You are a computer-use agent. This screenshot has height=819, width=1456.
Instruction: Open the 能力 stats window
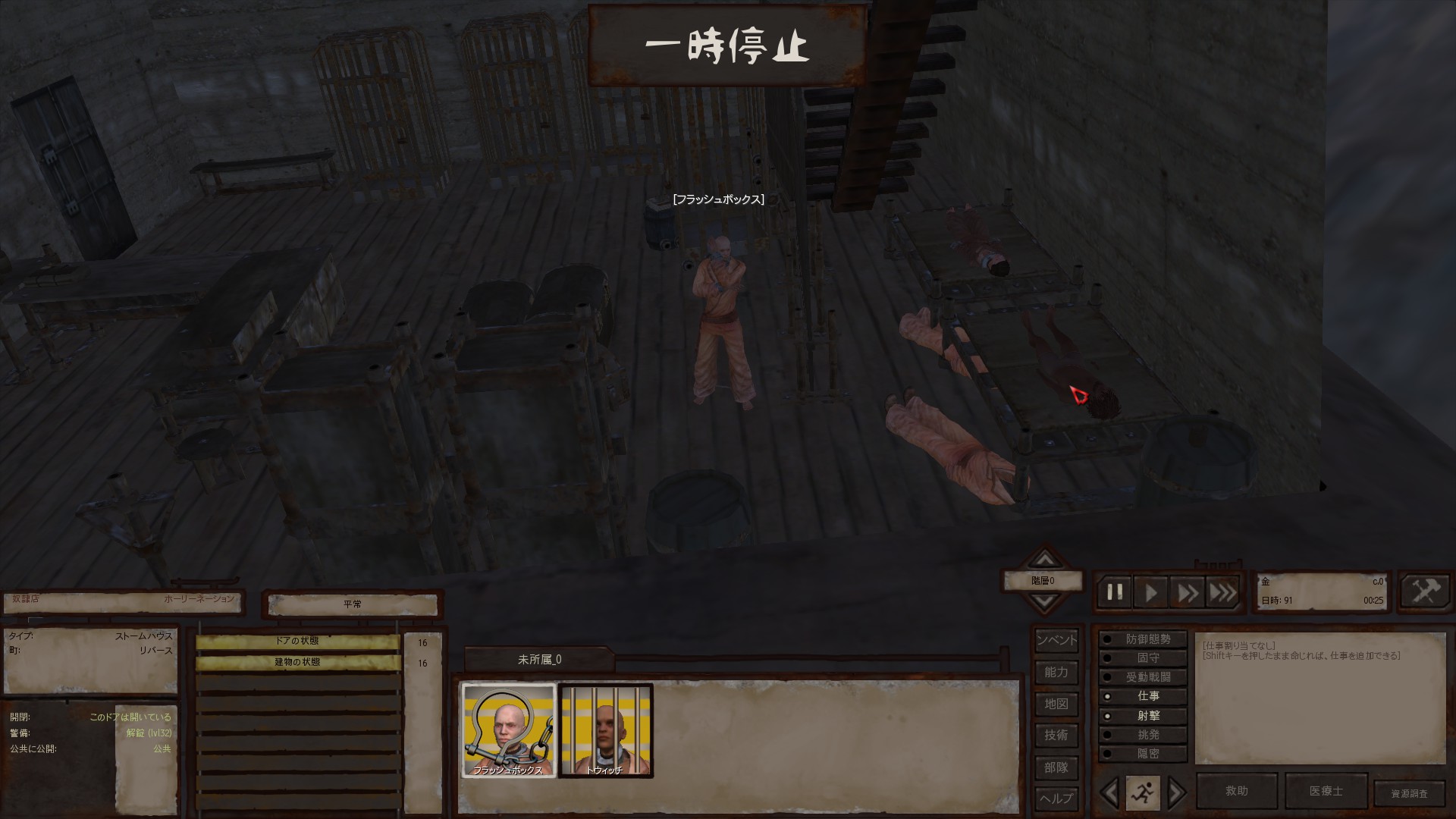pos(1056,672)
